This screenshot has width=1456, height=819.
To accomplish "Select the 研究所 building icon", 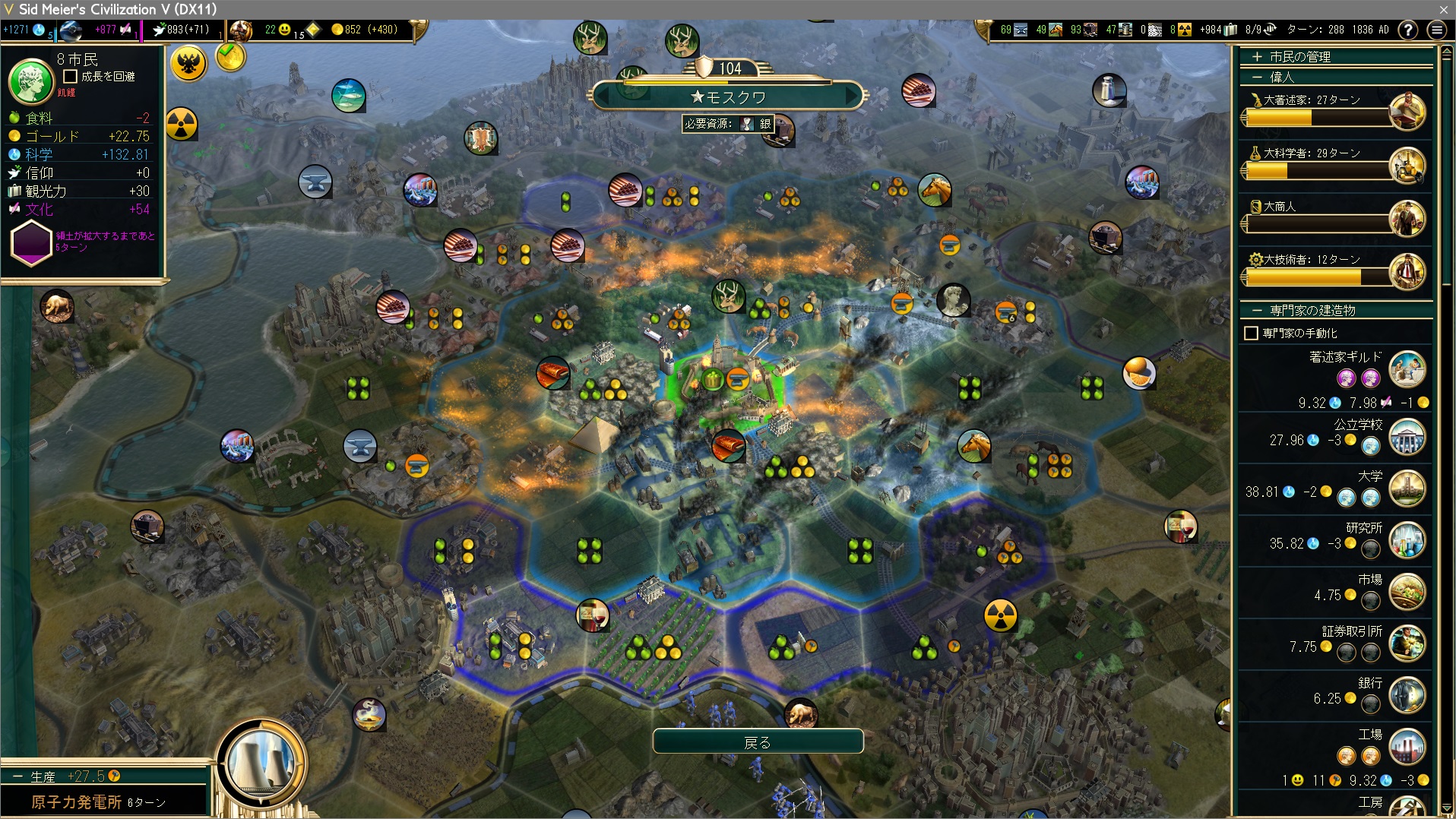I will pyautogui.click(x=1407, y=540).
